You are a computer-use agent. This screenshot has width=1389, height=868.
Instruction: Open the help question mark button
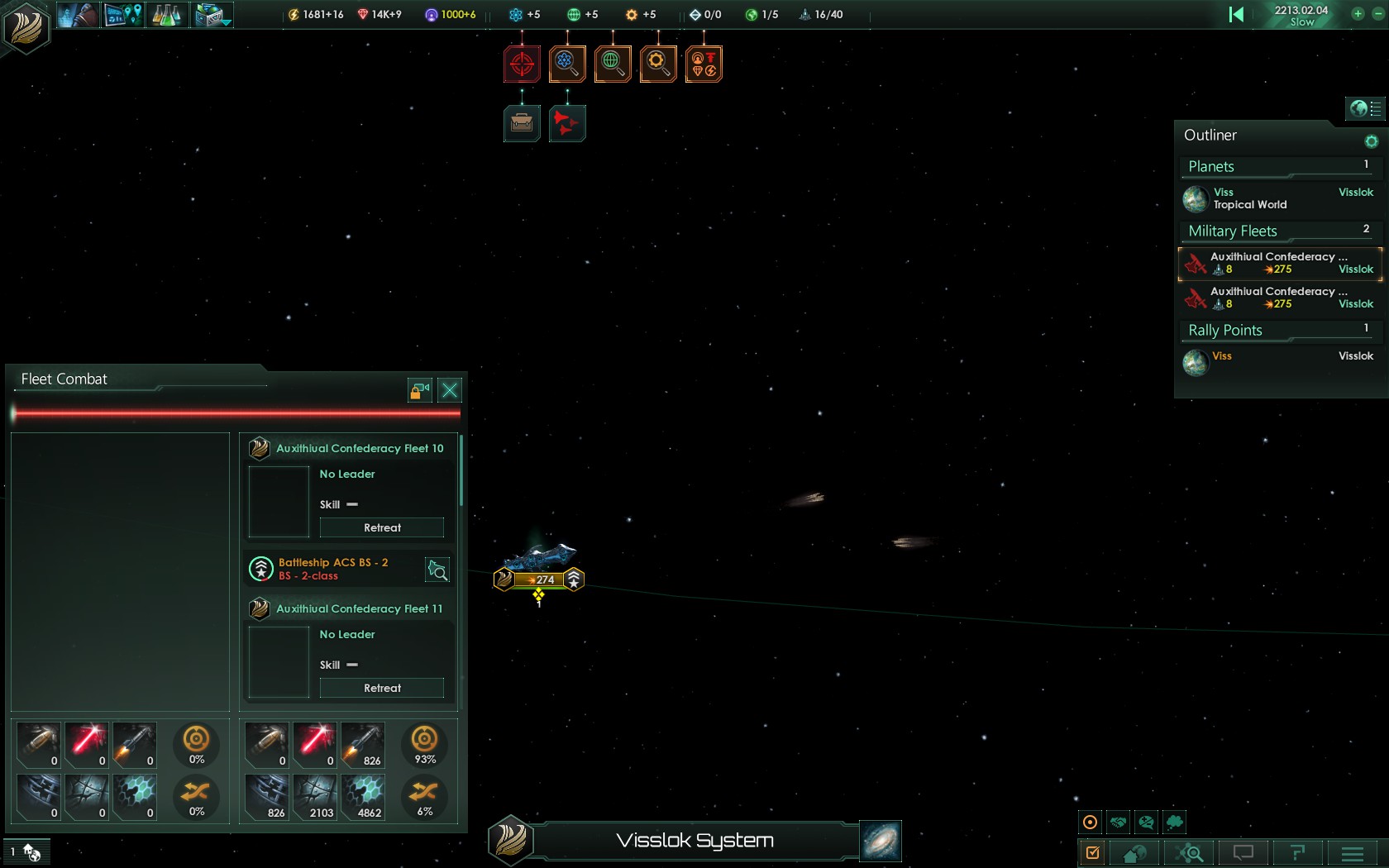1297,853
